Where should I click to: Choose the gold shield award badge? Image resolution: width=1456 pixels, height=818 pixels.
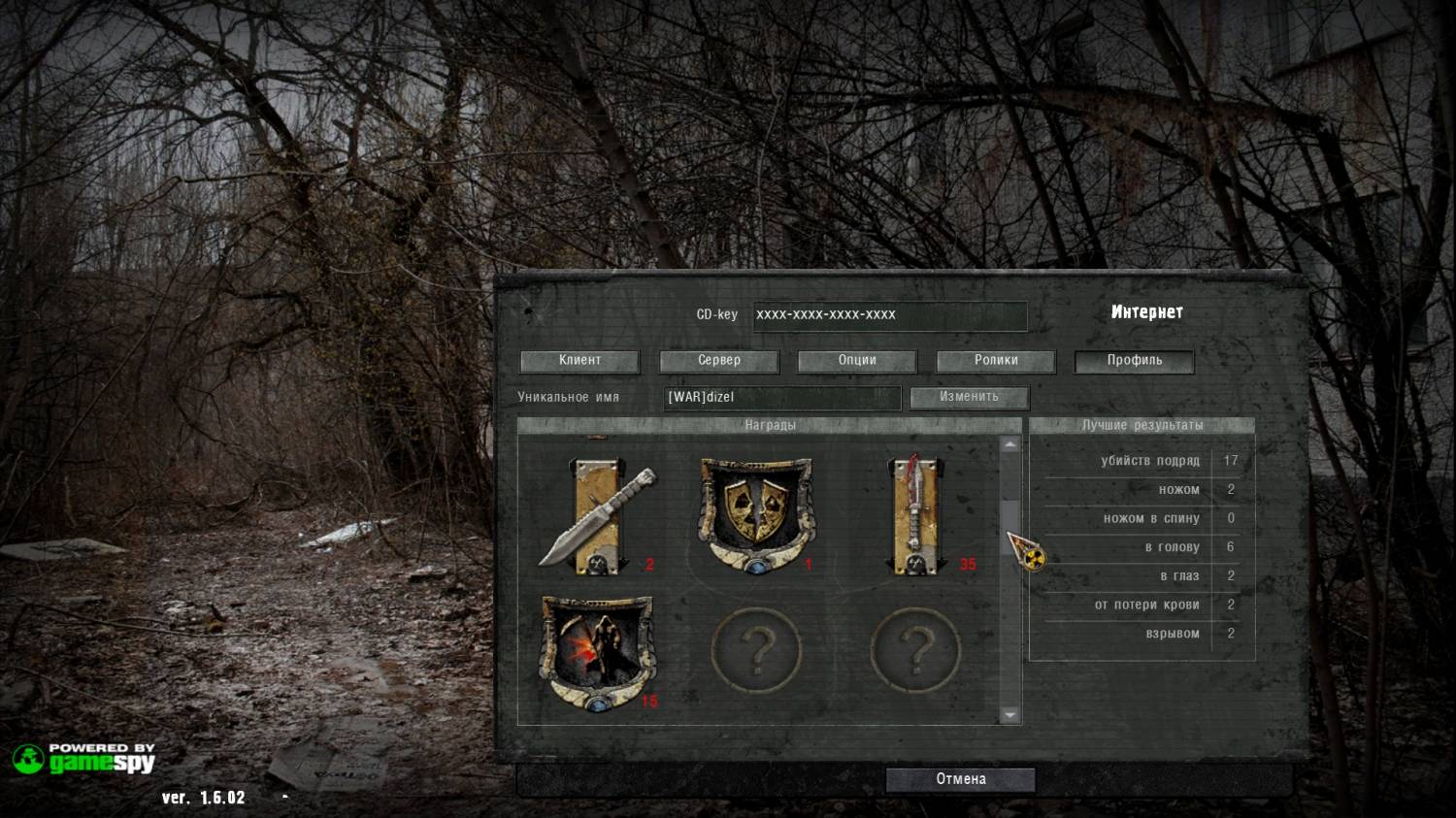coord(756,514)
